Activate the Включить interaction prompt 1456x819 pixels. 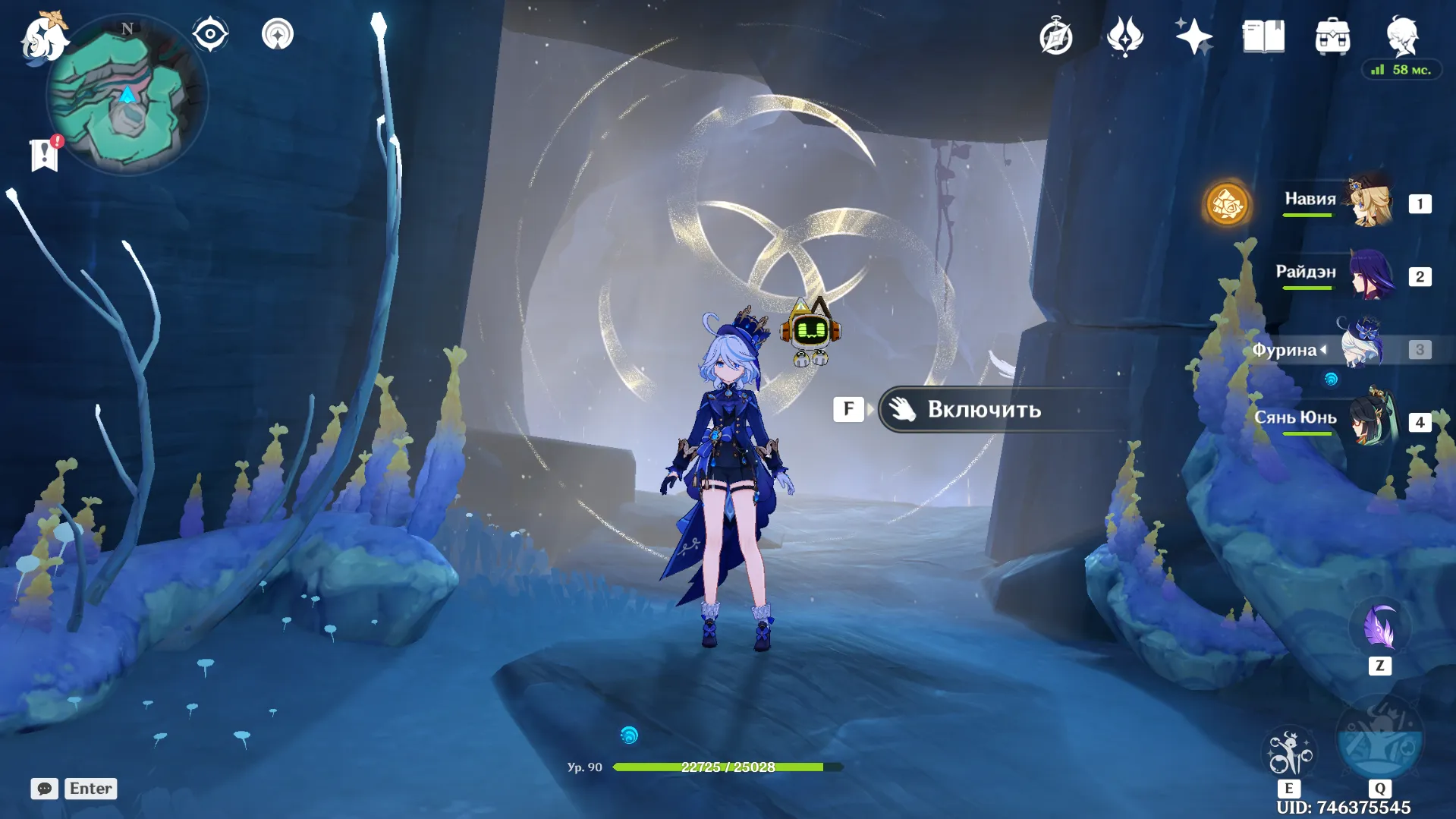(x=983, y=410)
